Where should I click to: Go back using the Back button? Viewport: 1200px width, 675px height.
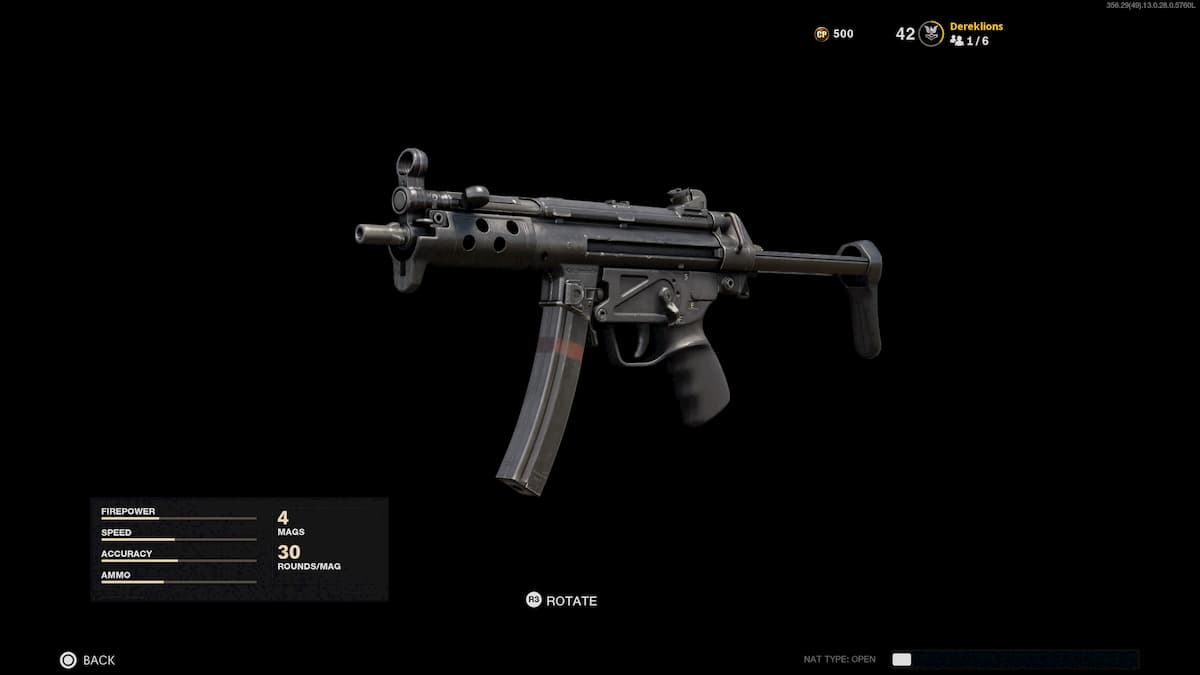87,660
